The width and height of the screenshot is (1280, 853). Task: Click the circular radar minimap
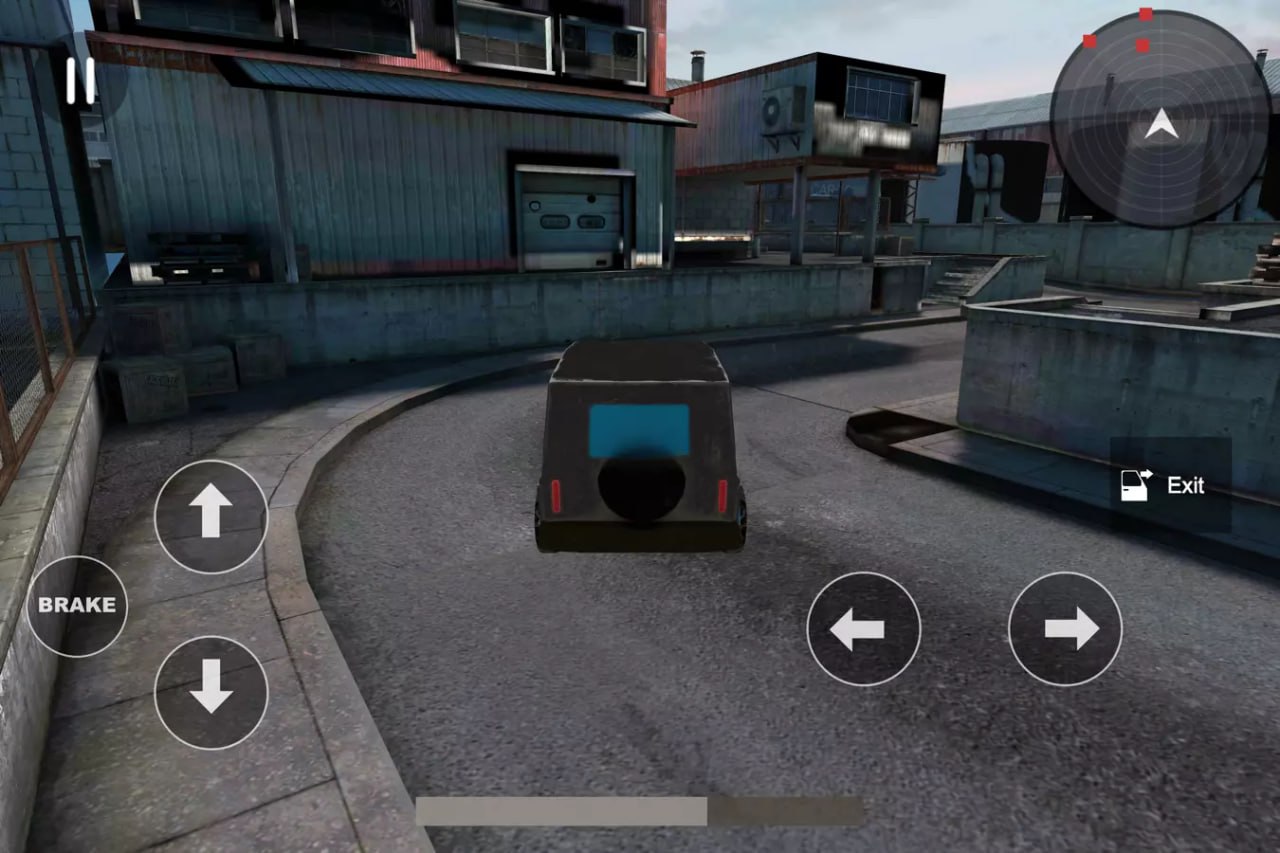click(x=1160, y=119)
